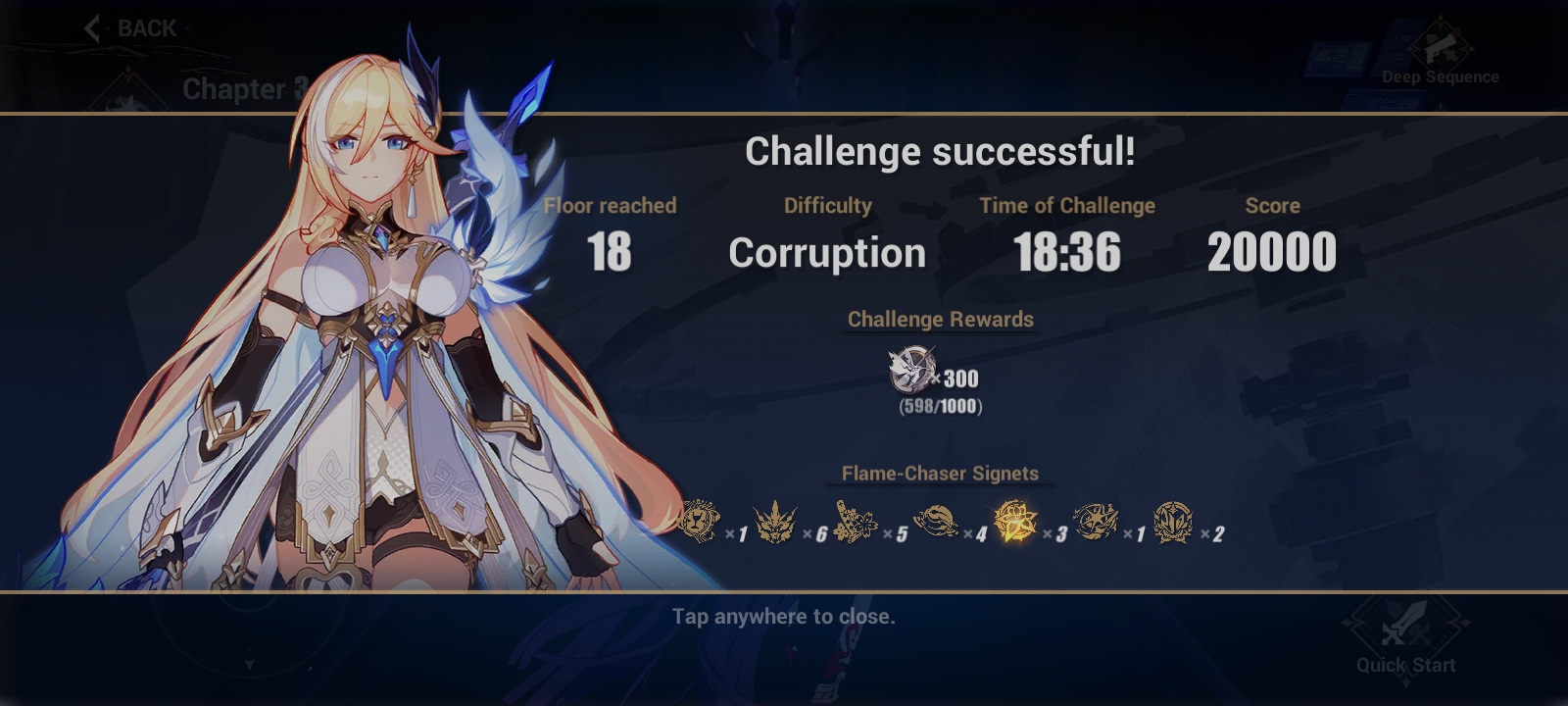Select the Deep Sequence feature icon
This screenshot has width=1568, height=706.
(x=1441, y=46)
